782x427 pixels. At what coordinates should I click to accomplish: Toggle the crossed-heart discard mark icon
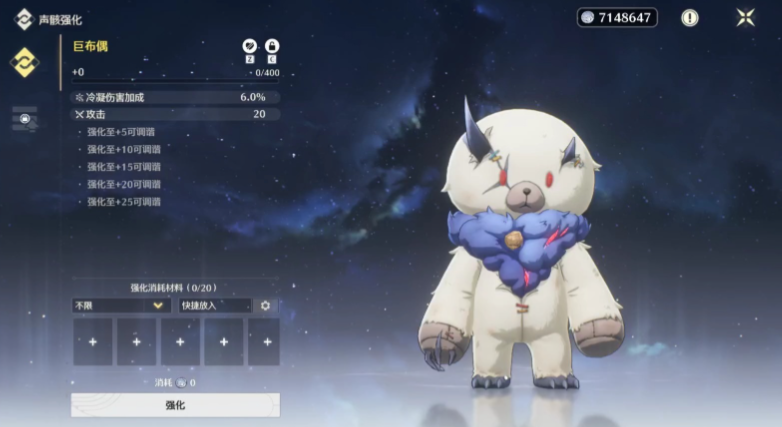click(x=250, y=46)
